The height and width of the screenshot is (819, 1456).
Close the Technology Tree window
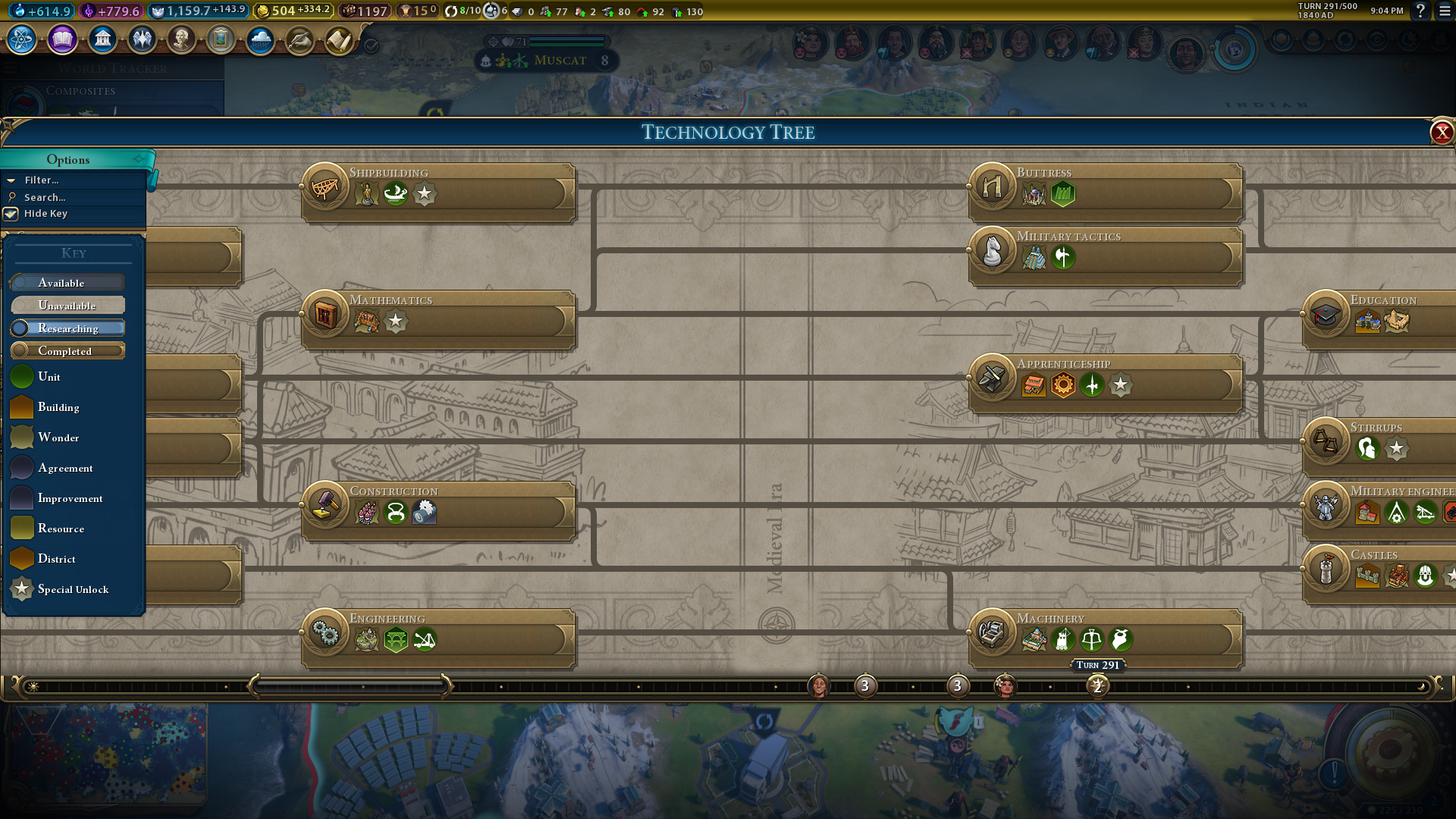click(1441, 133)
